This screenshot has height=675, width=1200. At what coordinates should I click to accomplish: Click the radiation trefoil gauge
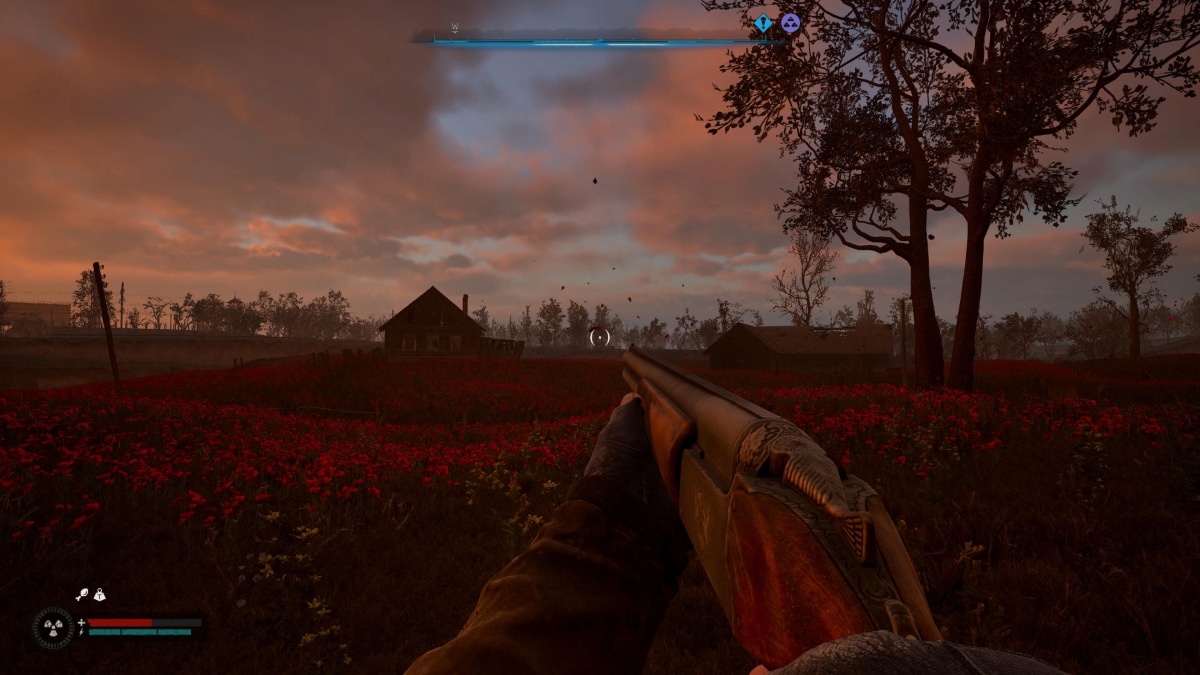(52, 628)
